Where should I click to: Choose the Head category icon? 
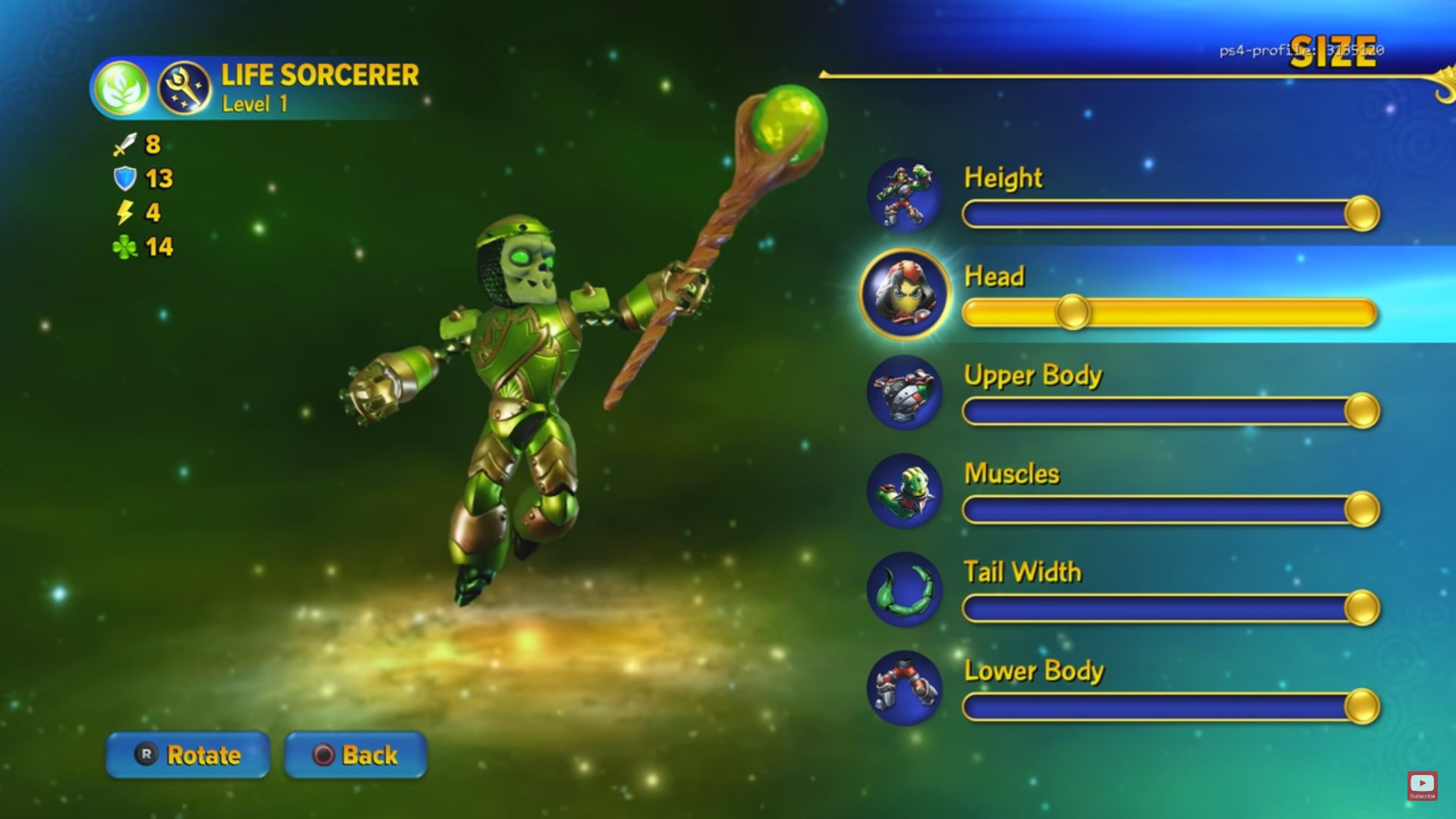905,293
